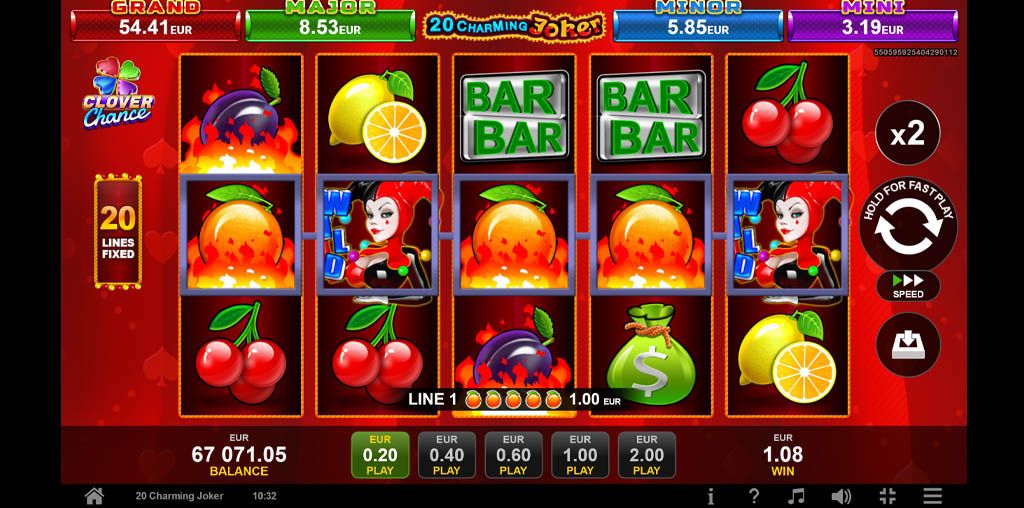The width and height of the screenshot is (1024, 508).
Task: Toggle the fullscreen arrows icon
Action: (887, 496)
